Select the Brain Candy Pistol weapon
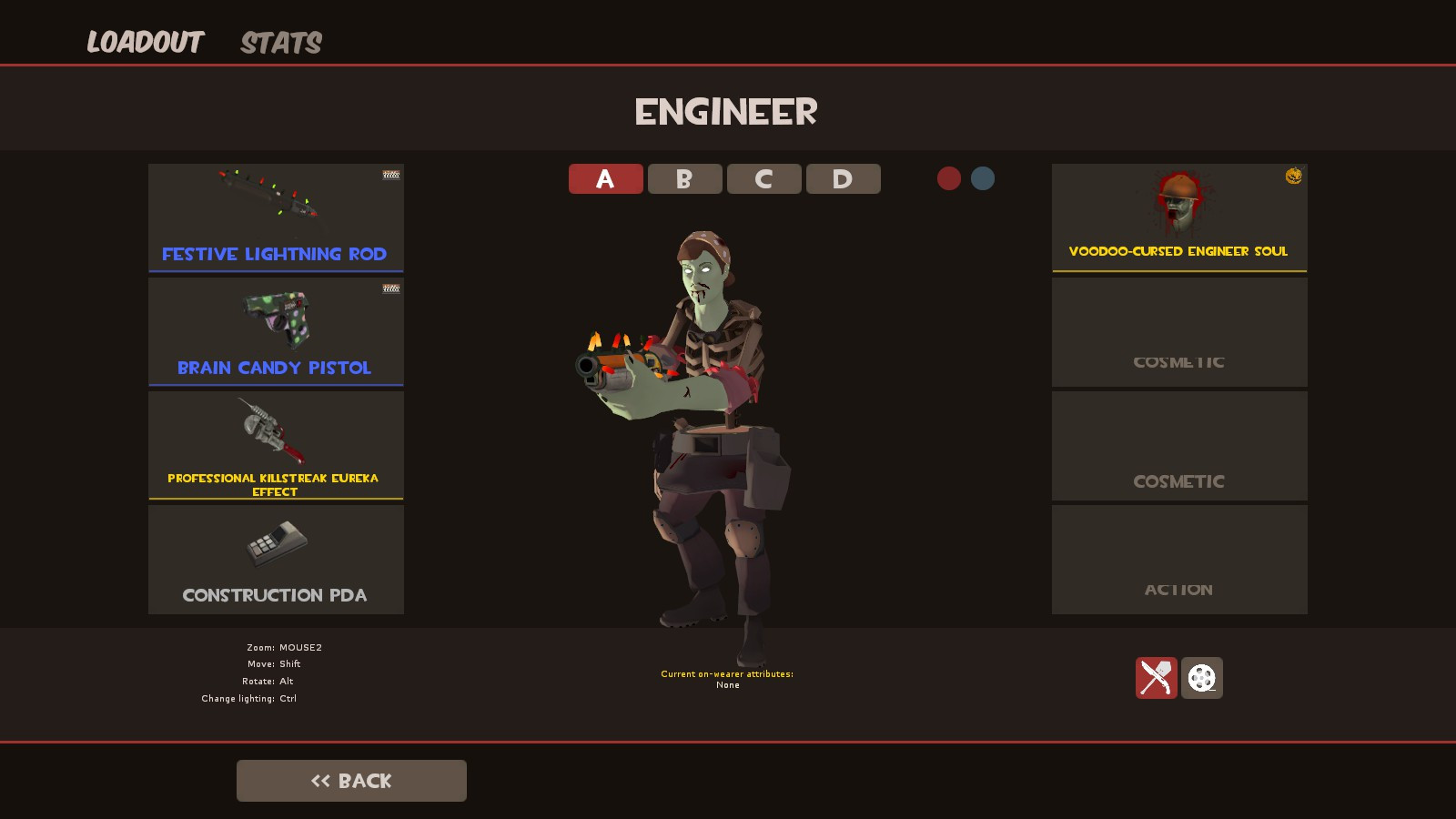This screenshot has height=819, width=1456. click(276, 332)
